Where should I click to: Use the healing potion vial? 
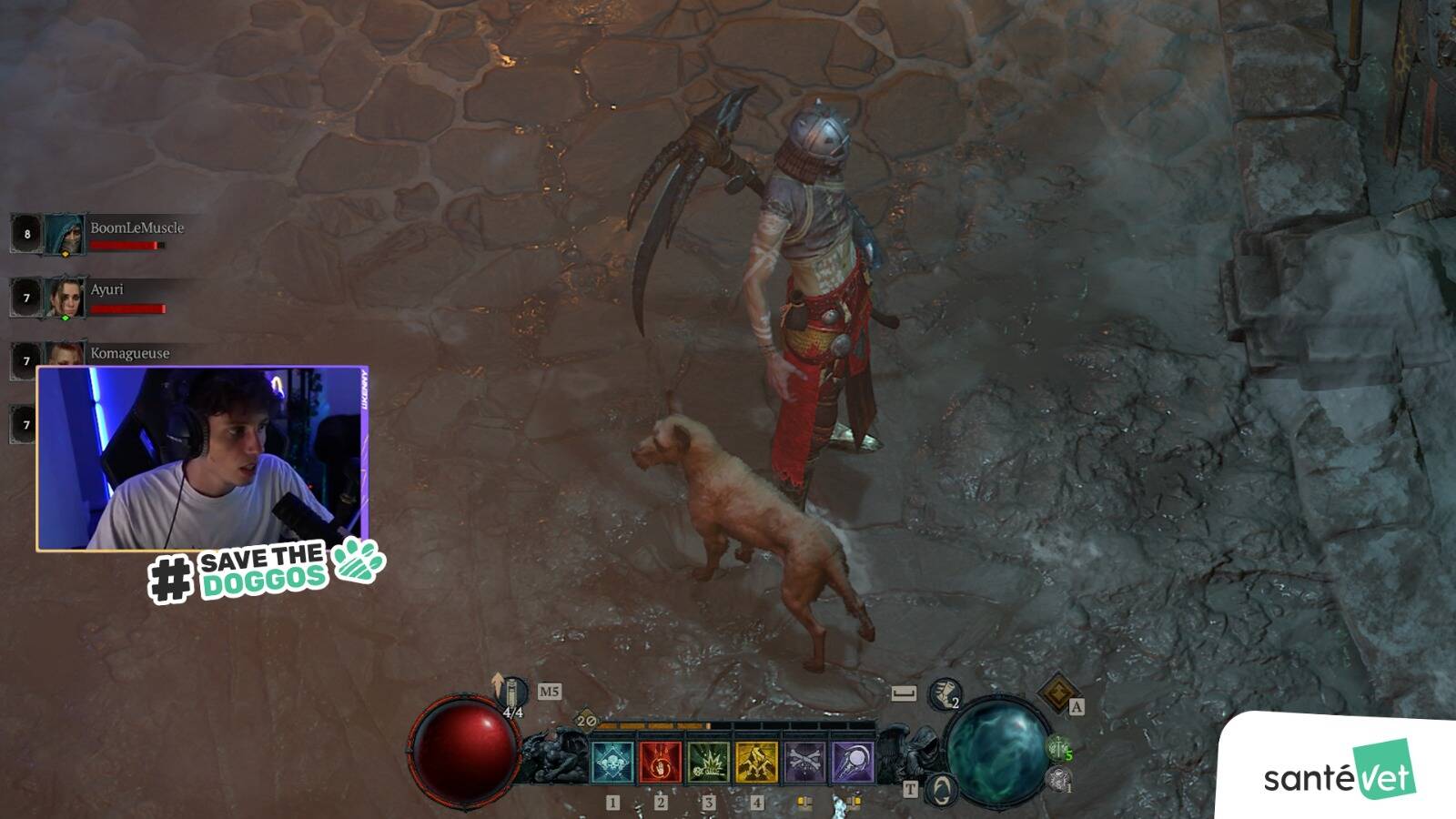514,693
